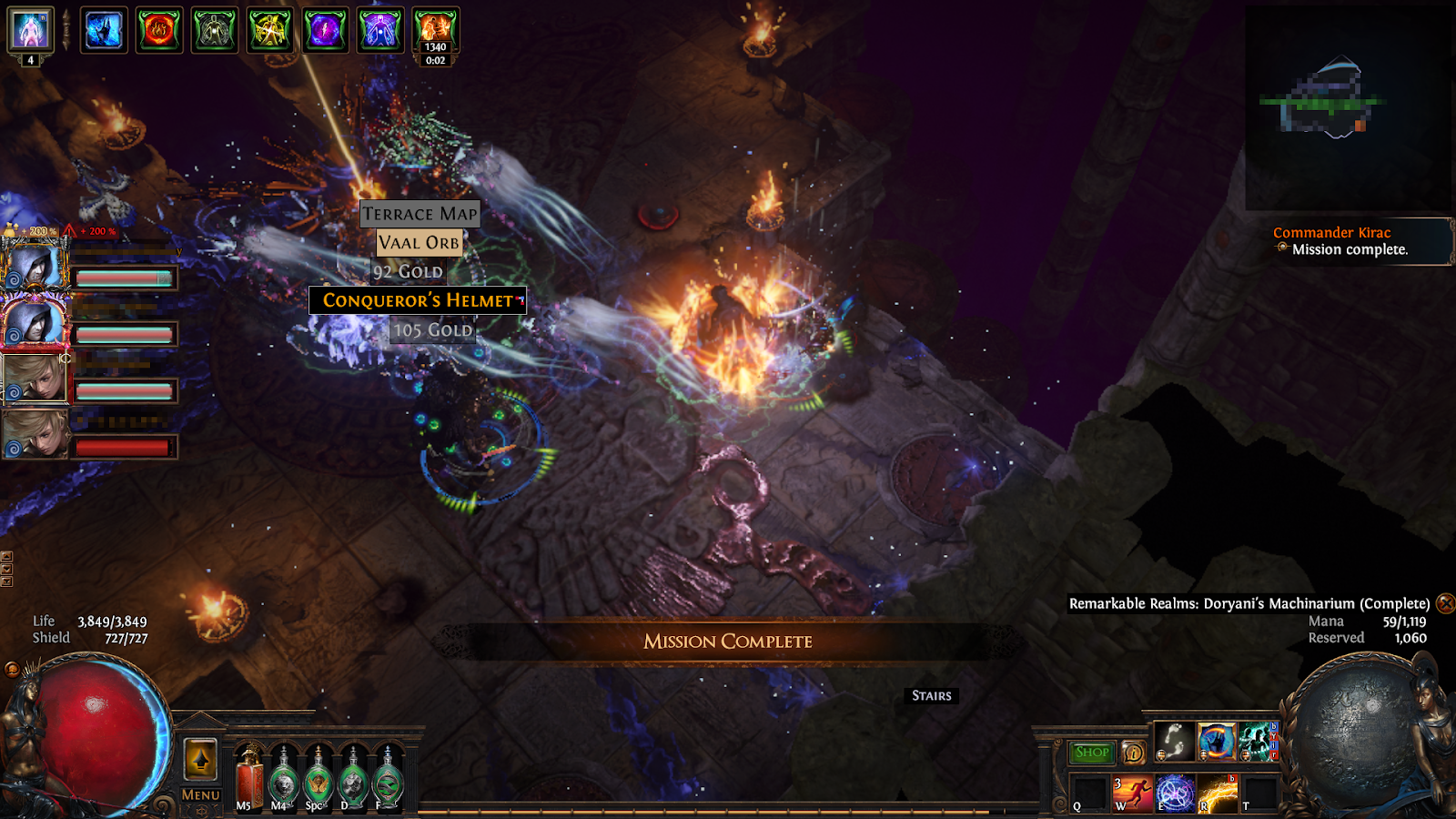Activate the lightning arc skill on R
The image size is (1456, 819).
[x=1218, y=794]
